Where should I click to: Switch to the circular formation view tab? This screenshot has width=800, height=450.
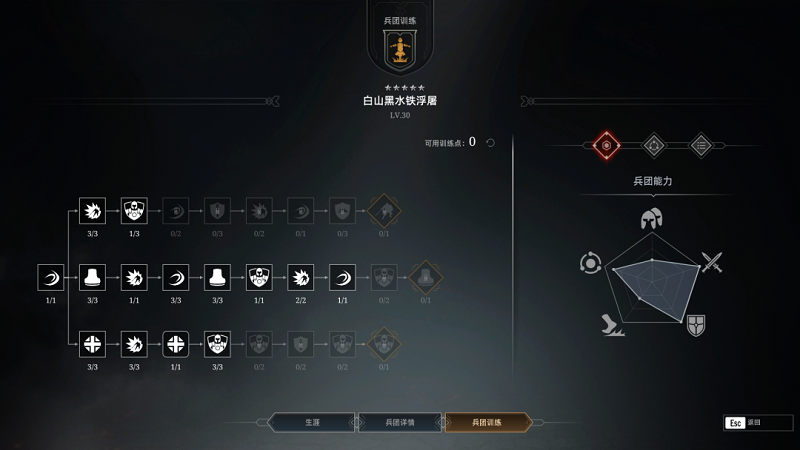653,145
